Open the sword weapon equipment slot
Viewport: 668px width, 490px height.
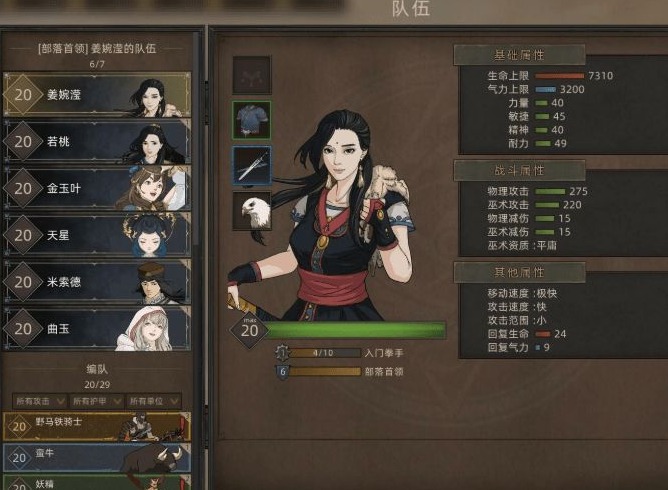click(252, 165)
